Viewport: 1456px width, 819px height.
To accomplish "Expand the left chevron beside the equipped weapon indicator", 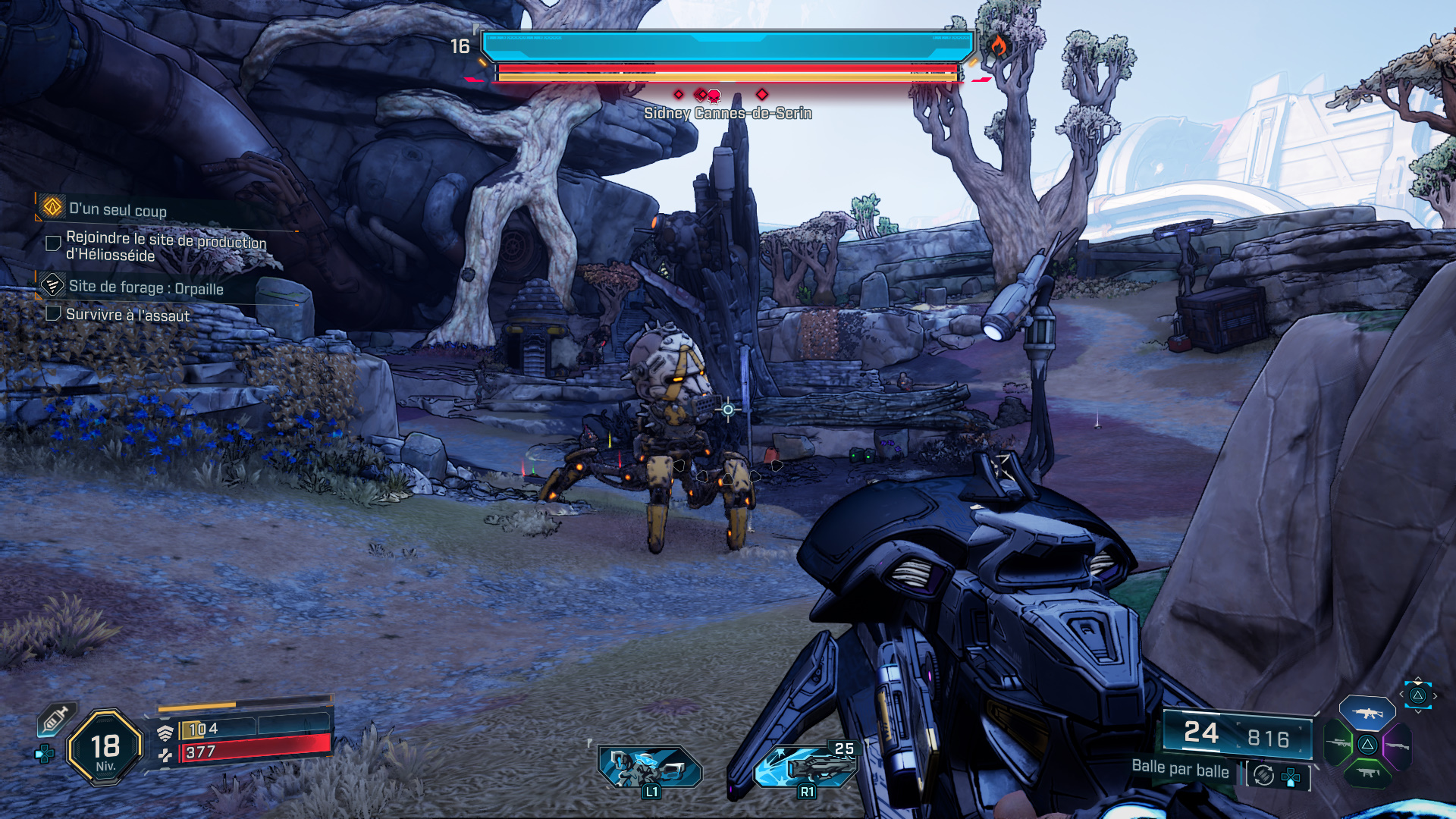I will [x=1401, y=693].
